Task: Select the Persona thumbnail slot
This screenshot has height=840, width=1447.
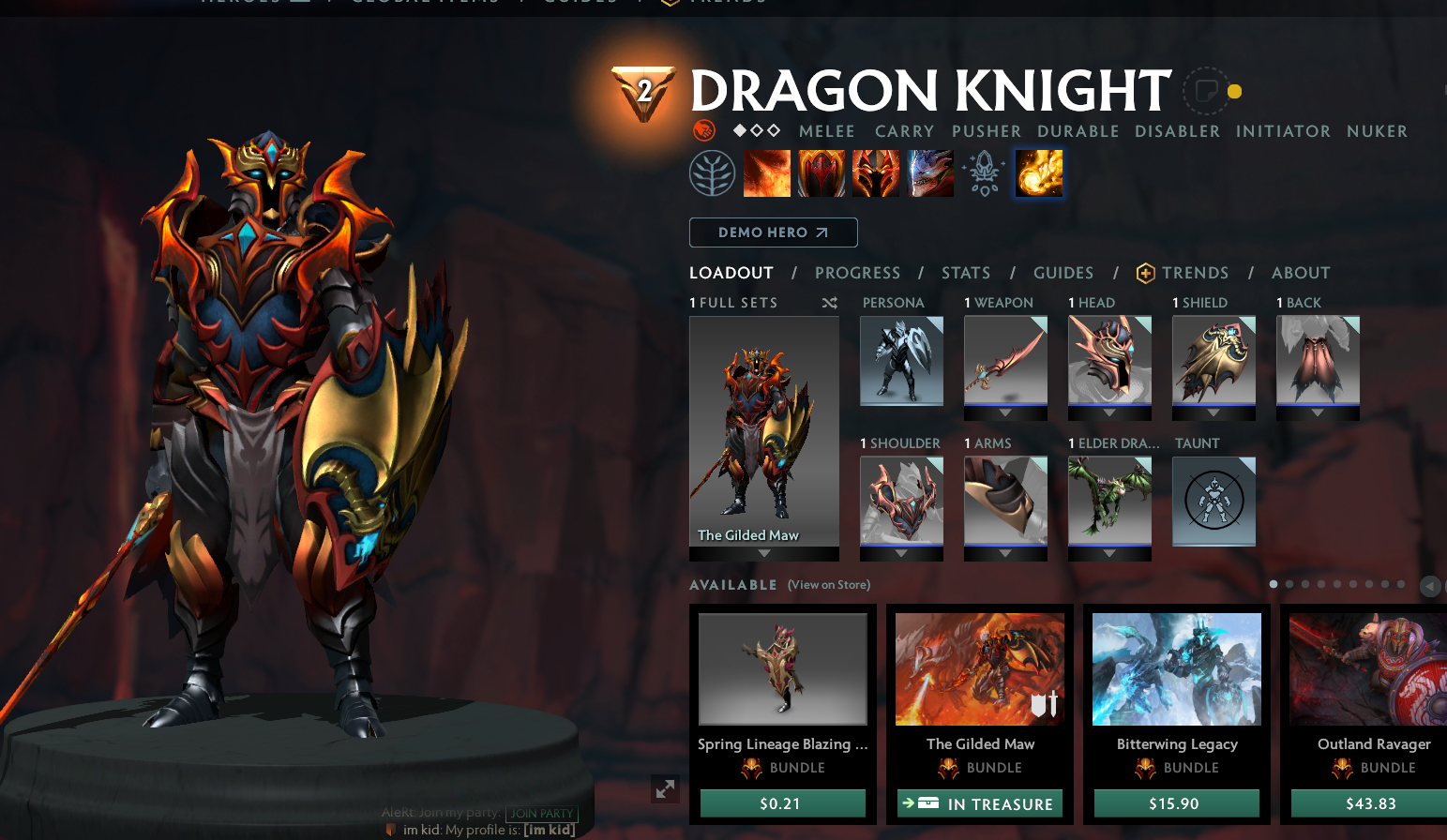Action: pos(901,361)
